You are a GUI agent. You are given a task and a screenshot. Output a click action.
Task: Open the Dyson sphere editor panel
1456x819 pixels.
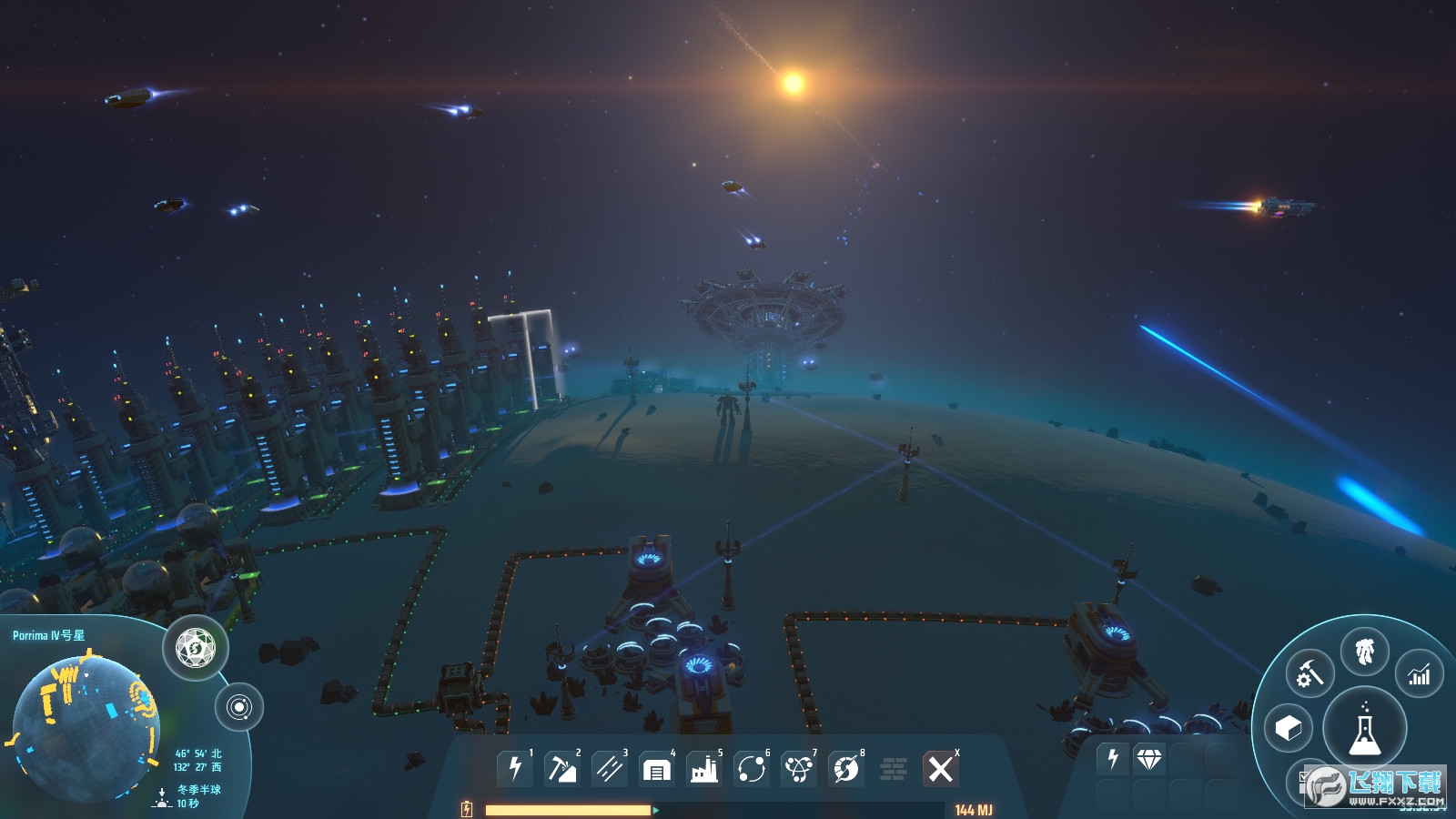pos(196,649)
